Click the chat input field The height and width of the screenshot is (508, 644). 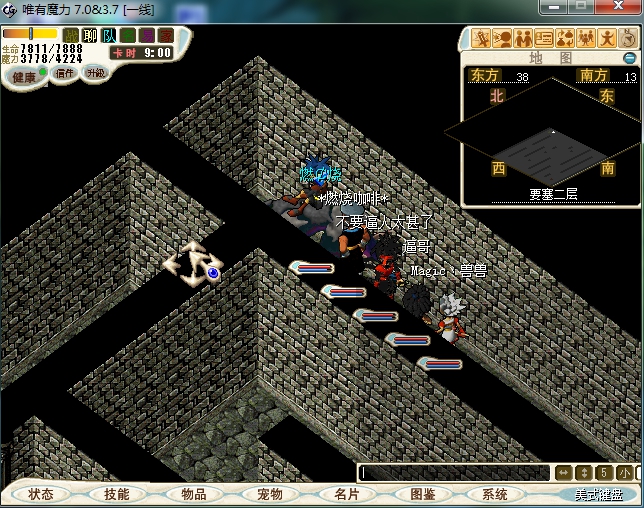[452, 473]
